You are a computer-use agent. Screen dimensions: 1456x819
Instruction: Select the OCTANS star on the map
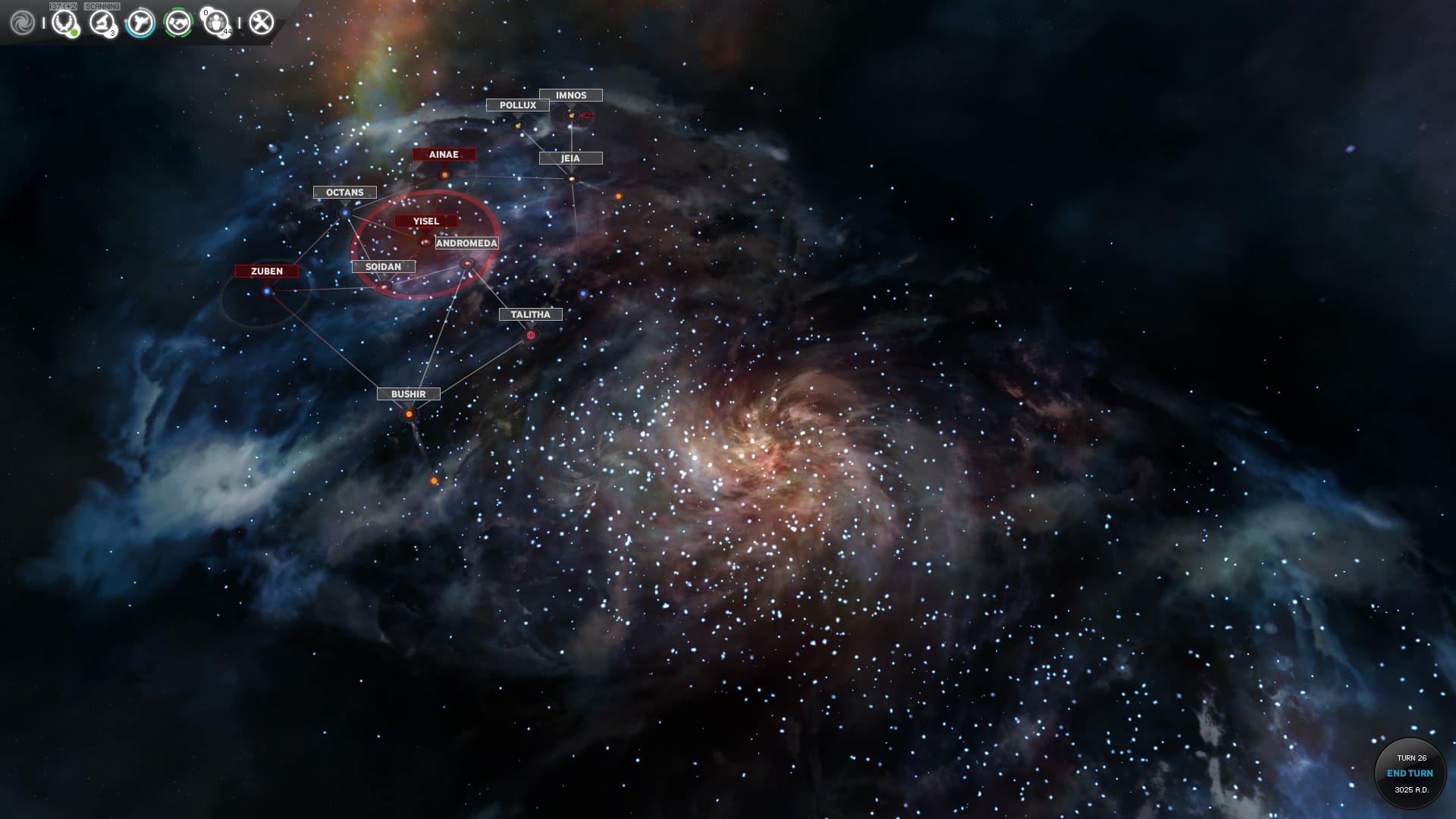345,214
